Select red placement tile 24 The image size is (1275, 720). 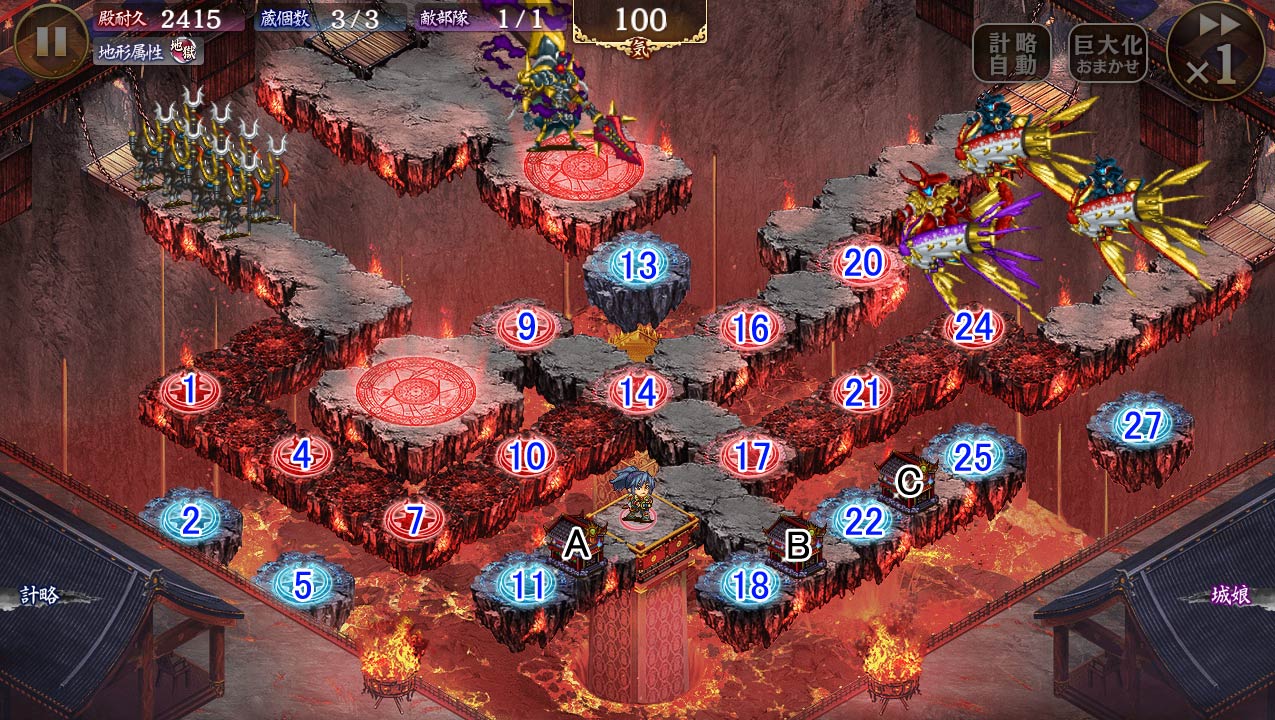[x=974, y=327]
